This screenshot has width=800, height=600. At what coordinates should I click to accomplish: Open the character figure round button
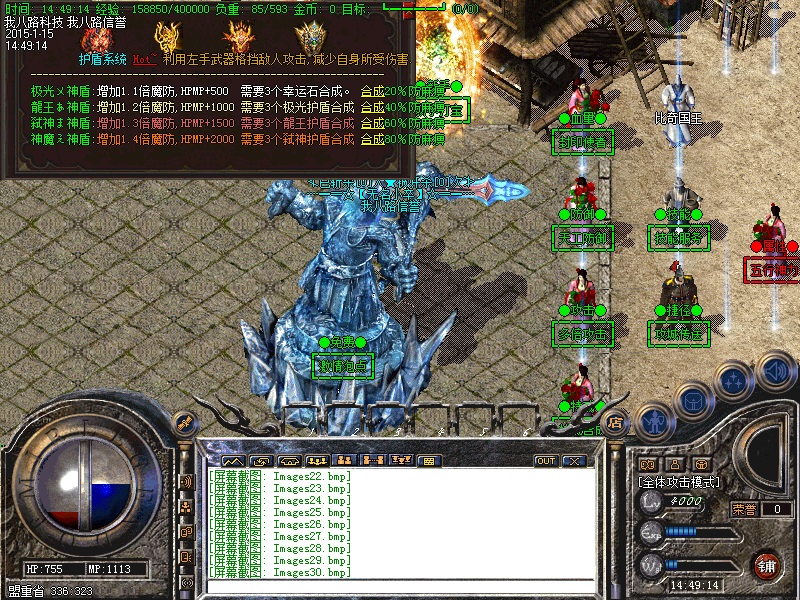coord(652,423)
